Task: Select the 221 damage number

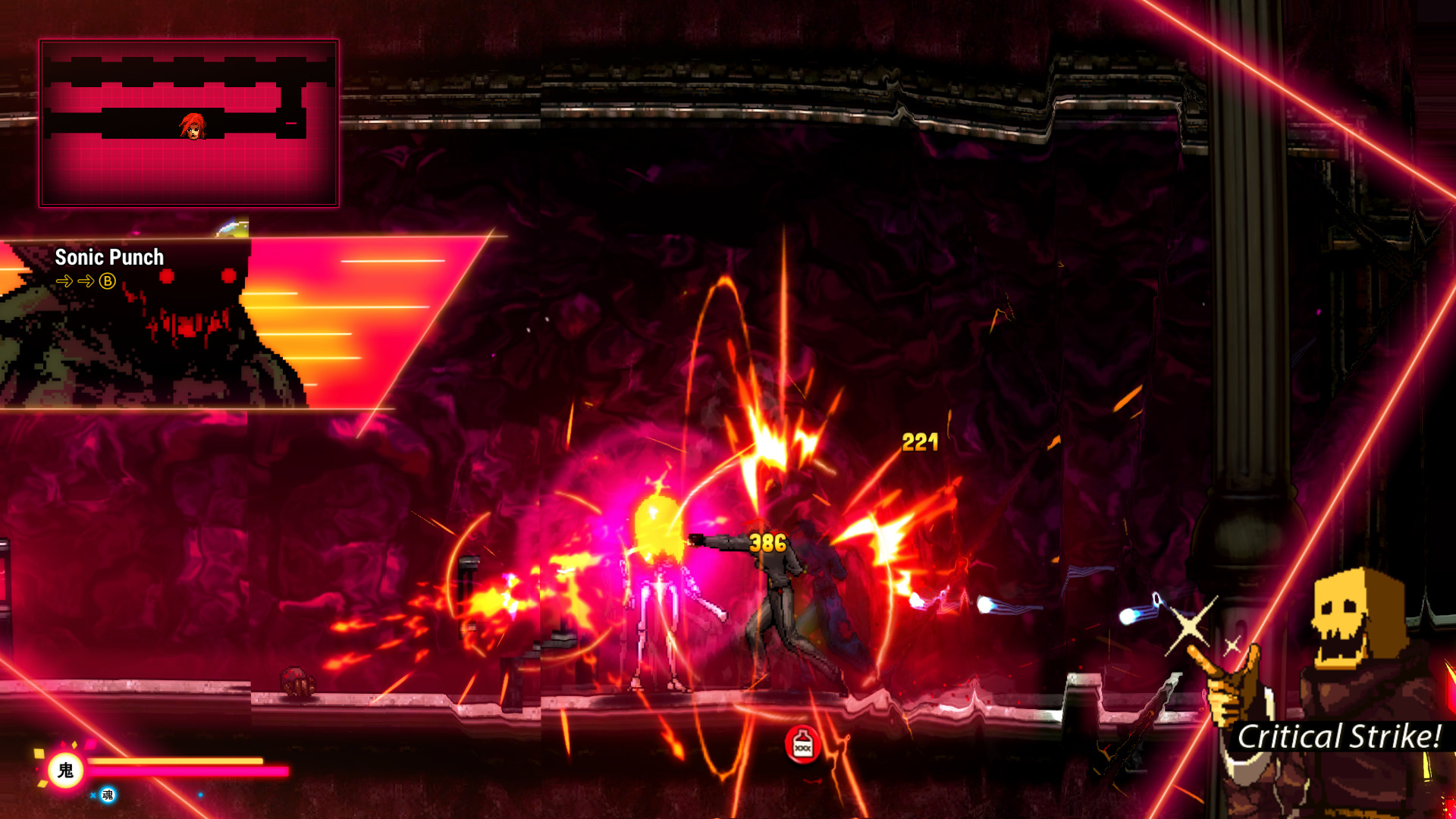Action: tap(918, 442)
